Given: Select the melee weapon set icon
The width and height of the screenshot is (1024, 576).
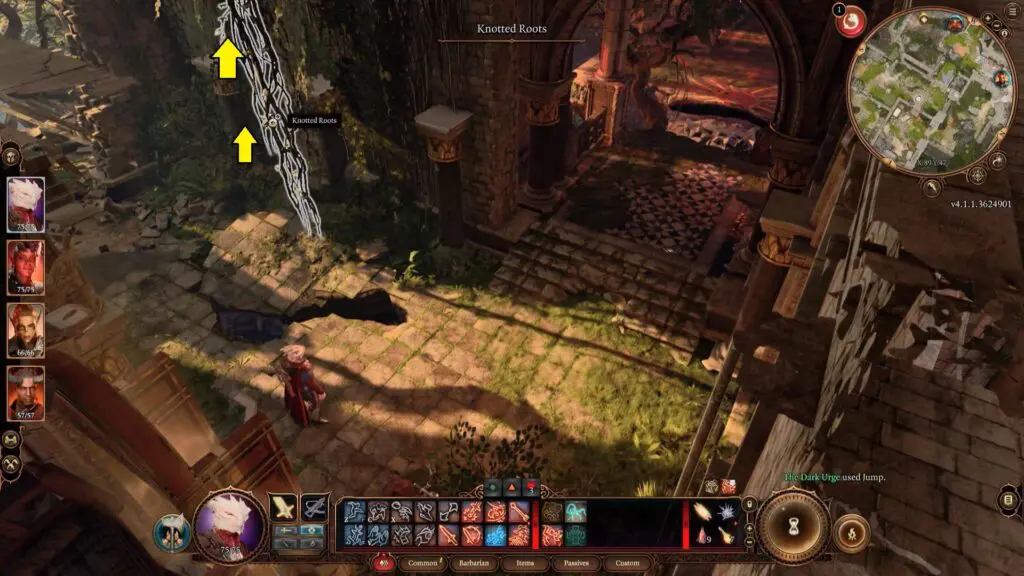Looking at the screenshot, I should coord(284,507).
